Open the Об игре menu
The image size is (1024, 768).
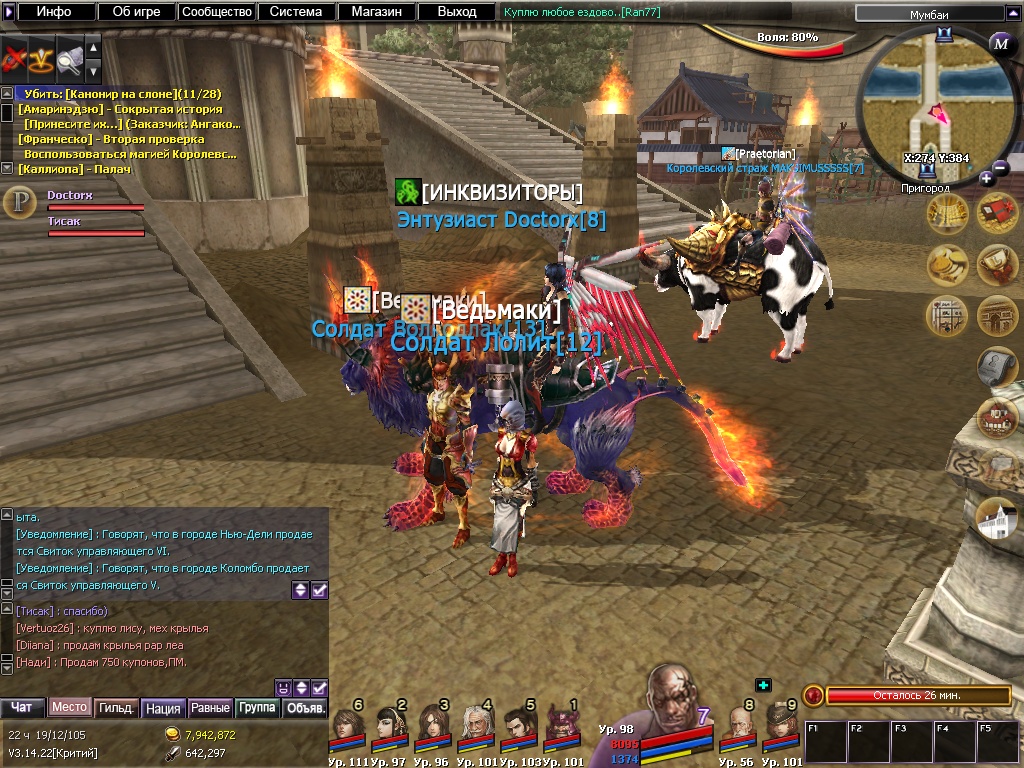tap(137, 12)
